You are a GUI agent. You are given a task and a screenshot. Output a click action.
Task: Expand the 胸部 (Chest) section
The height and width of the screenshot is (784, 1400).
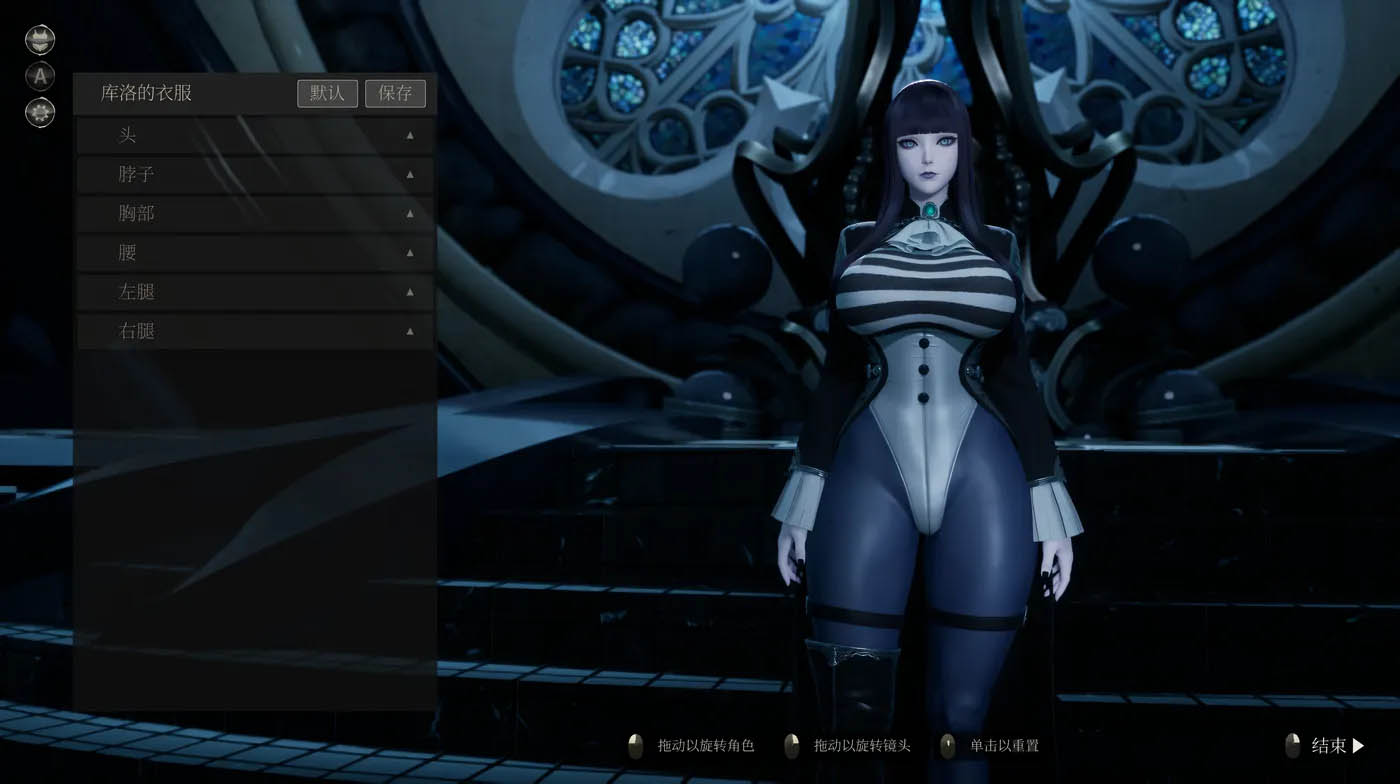408,213
